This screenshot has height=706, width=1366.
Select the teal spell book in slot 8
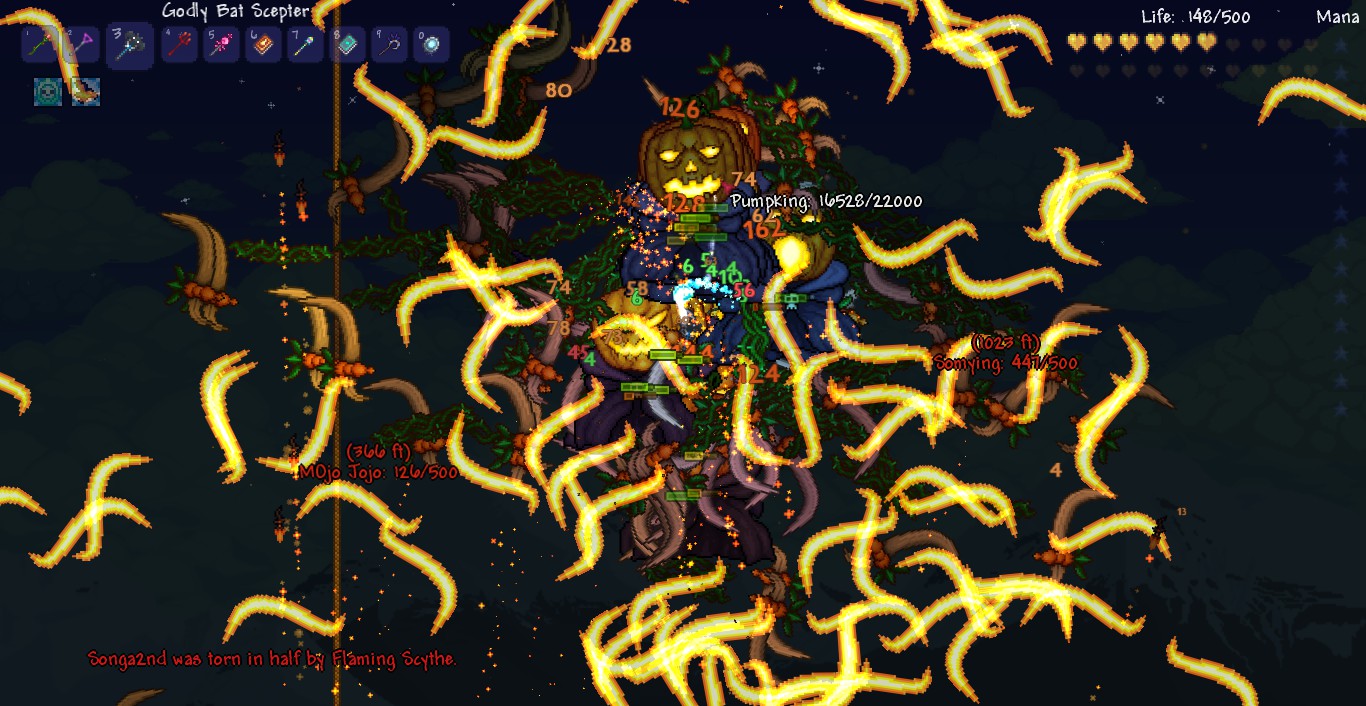point(347,45)
